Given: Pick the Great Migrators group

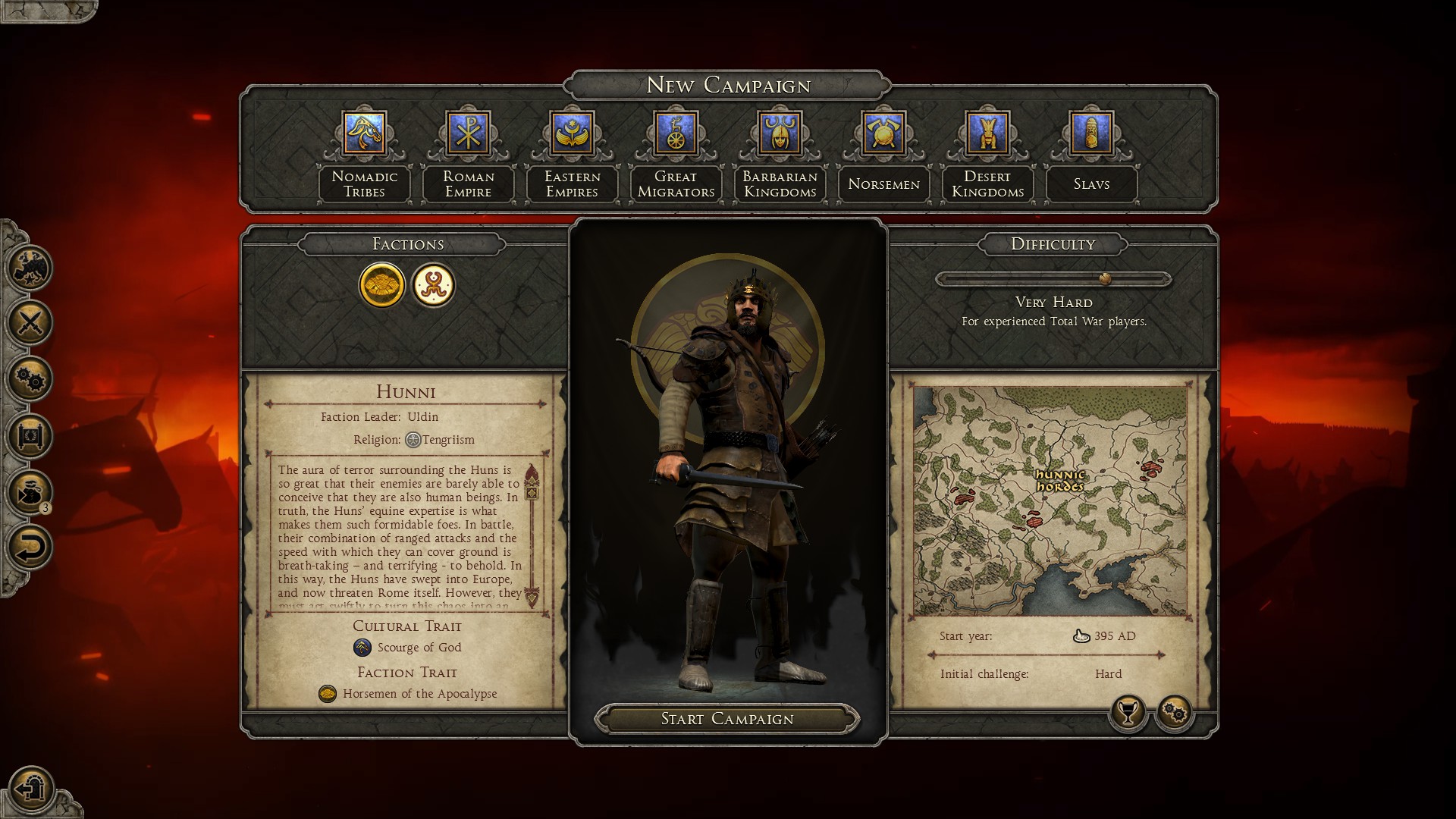Looking at the screenshot, I should [676, 133].
